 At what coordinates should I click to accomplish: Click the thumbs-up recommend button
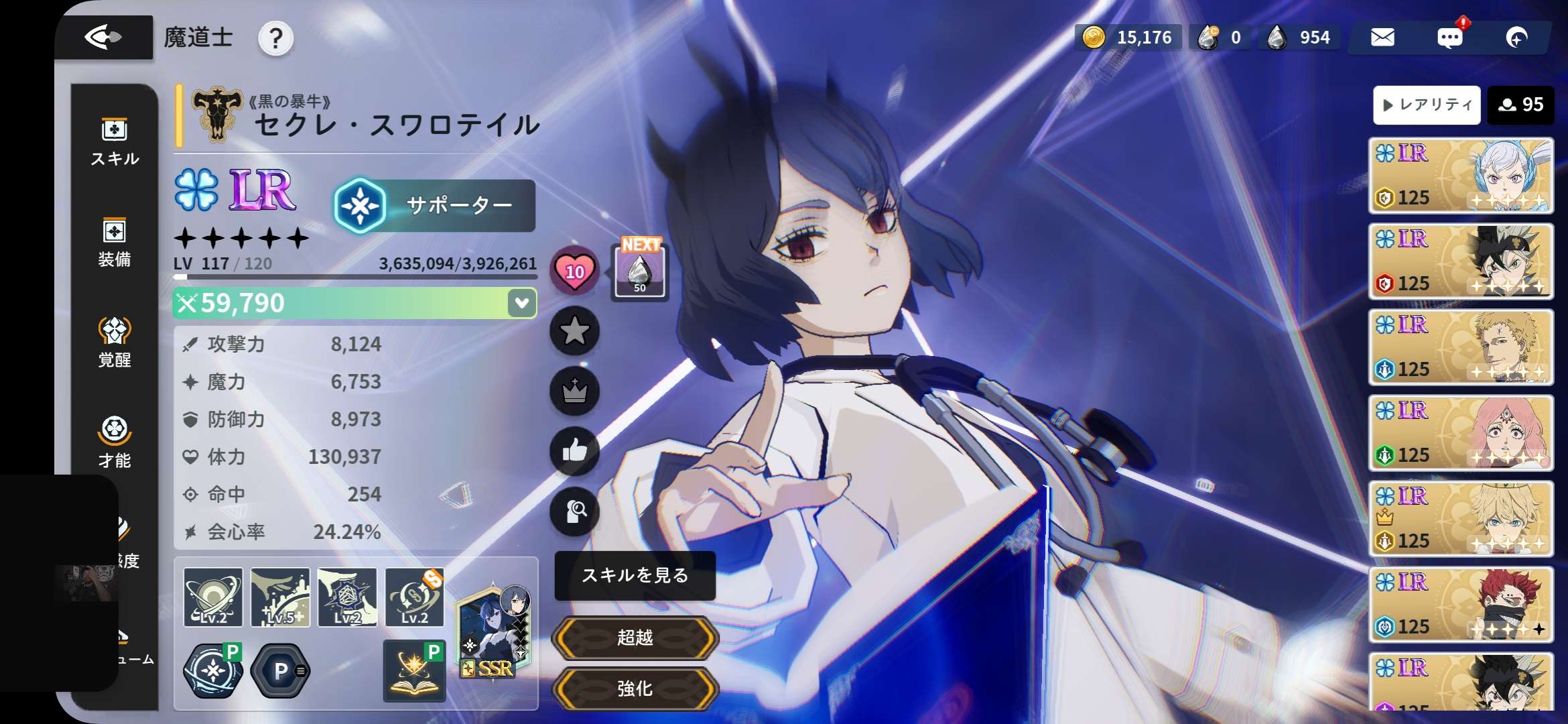(x=574, y=450)
